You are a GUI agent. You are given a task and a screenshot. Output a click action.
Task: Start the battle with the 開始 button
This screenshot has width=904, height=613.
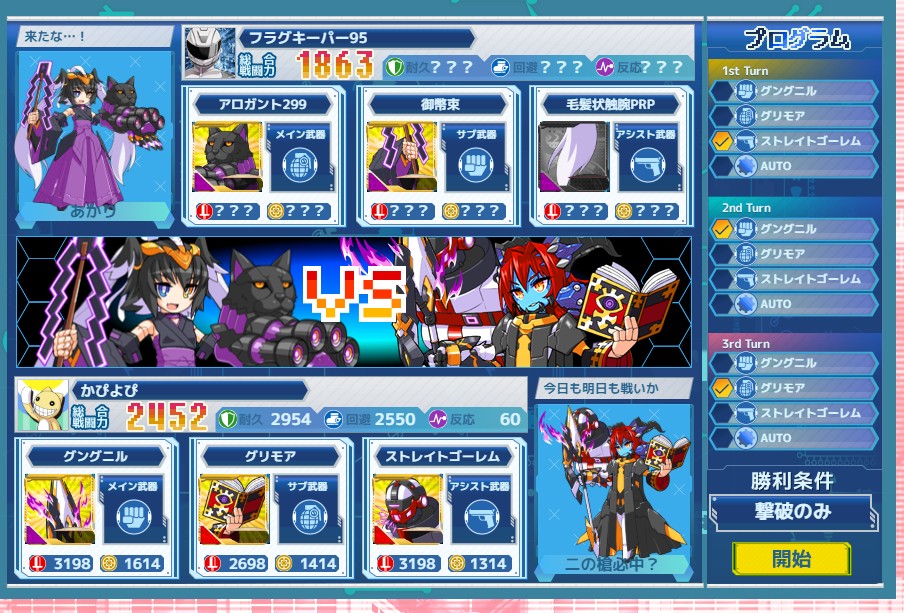coord(791,558)
